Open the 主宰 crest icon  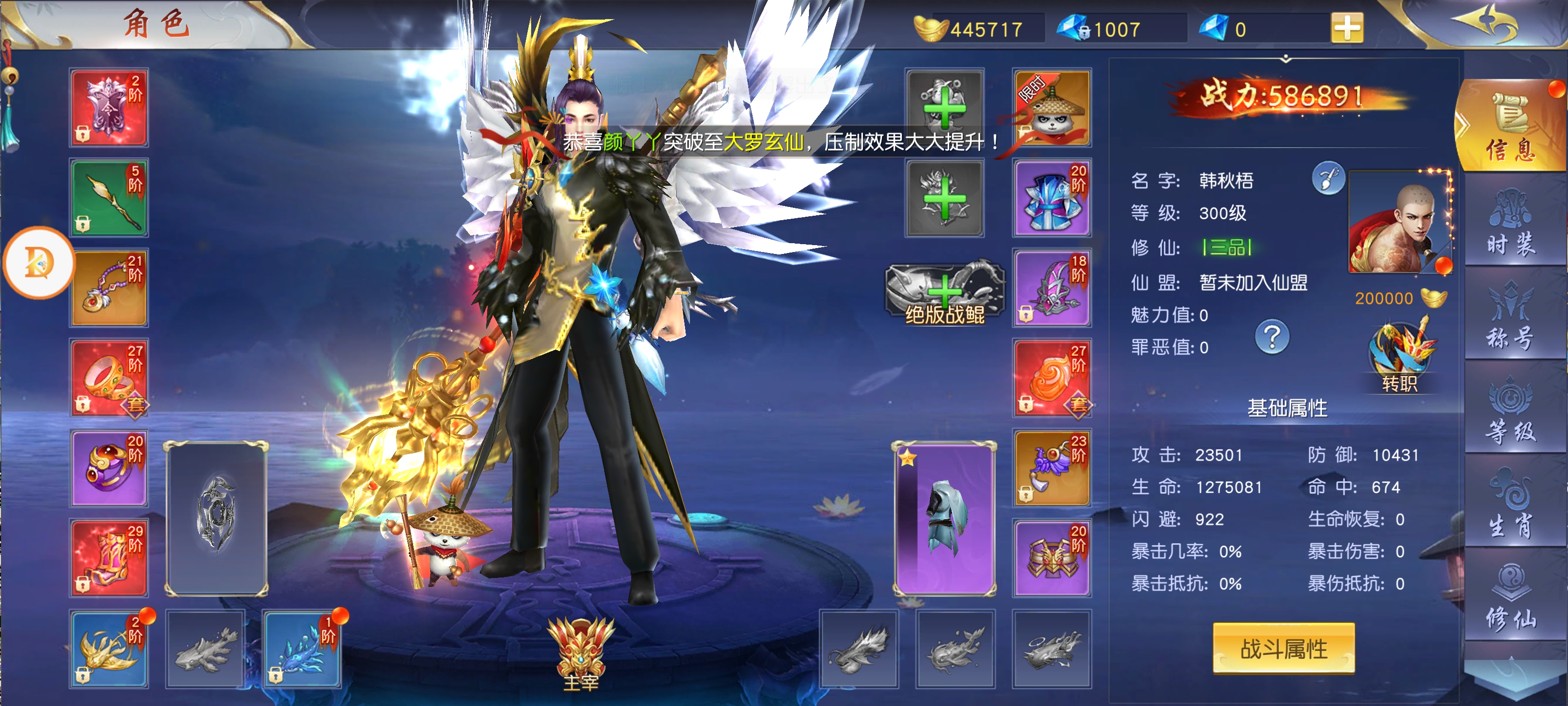(581, 653)
